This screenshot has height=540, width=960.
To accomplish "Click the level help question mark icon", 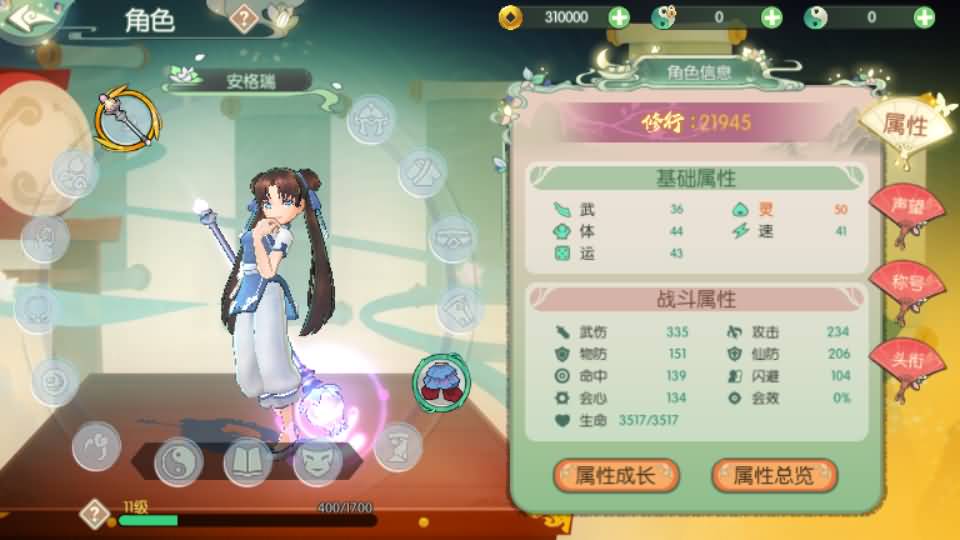I will click(94, 514).
